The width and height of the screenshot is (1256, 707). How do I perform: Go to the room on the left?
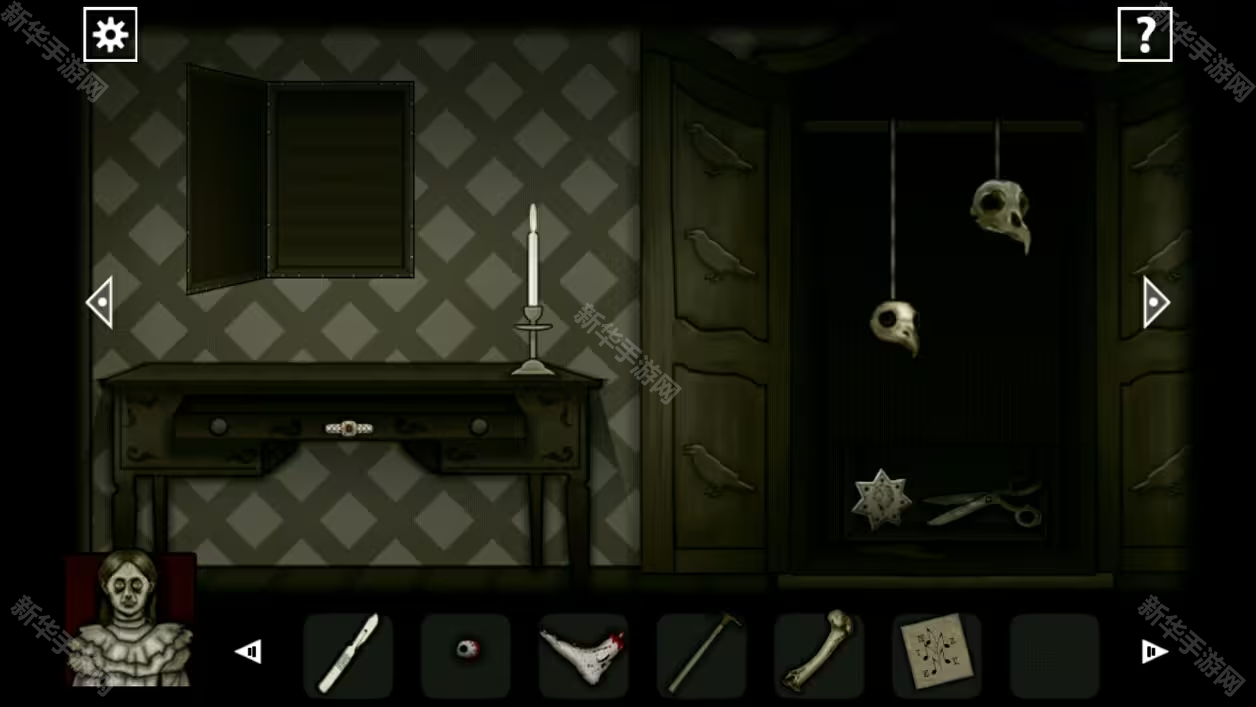100,302
